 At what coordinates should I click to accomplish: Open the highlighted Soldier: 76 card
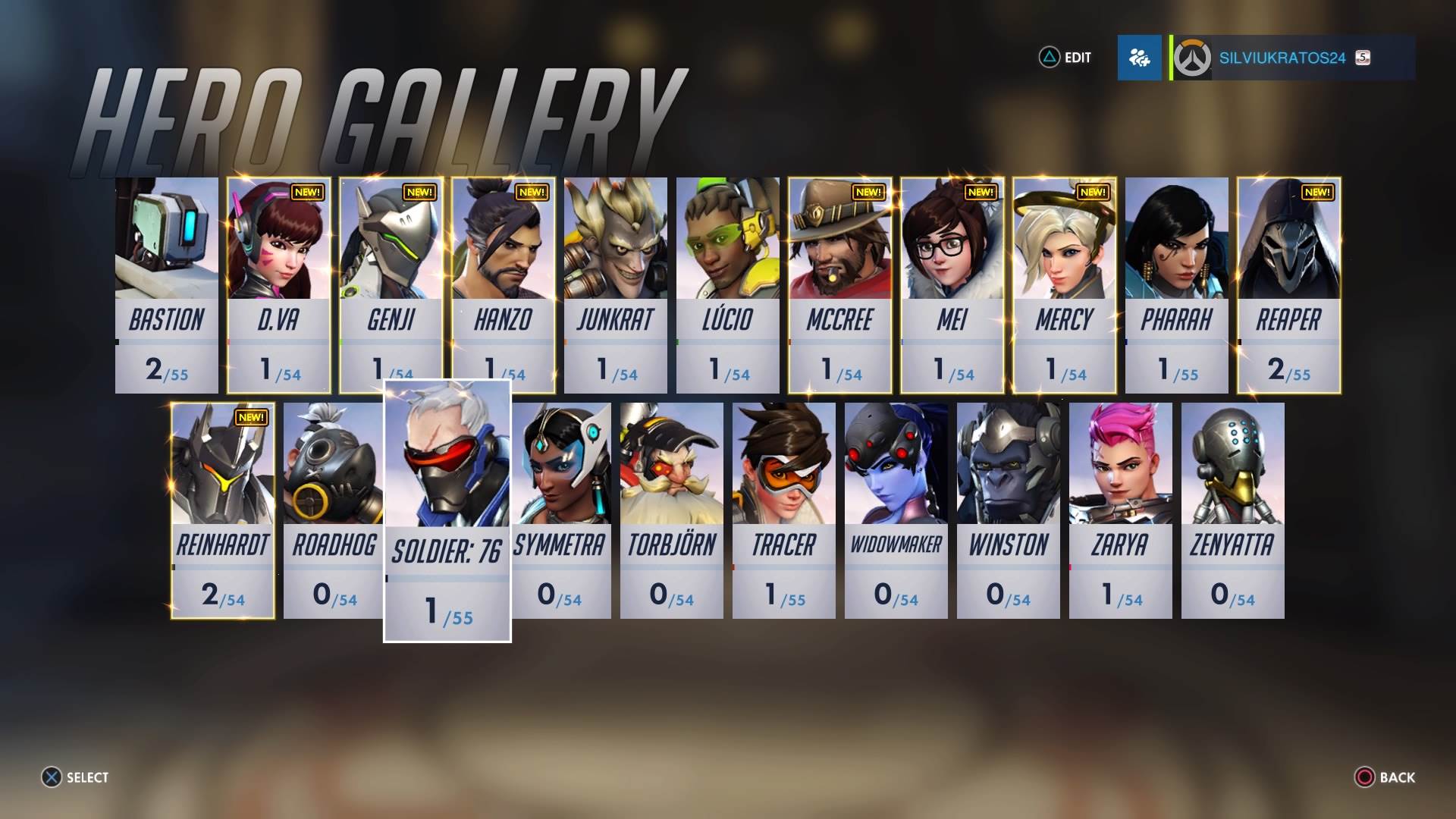447,510
